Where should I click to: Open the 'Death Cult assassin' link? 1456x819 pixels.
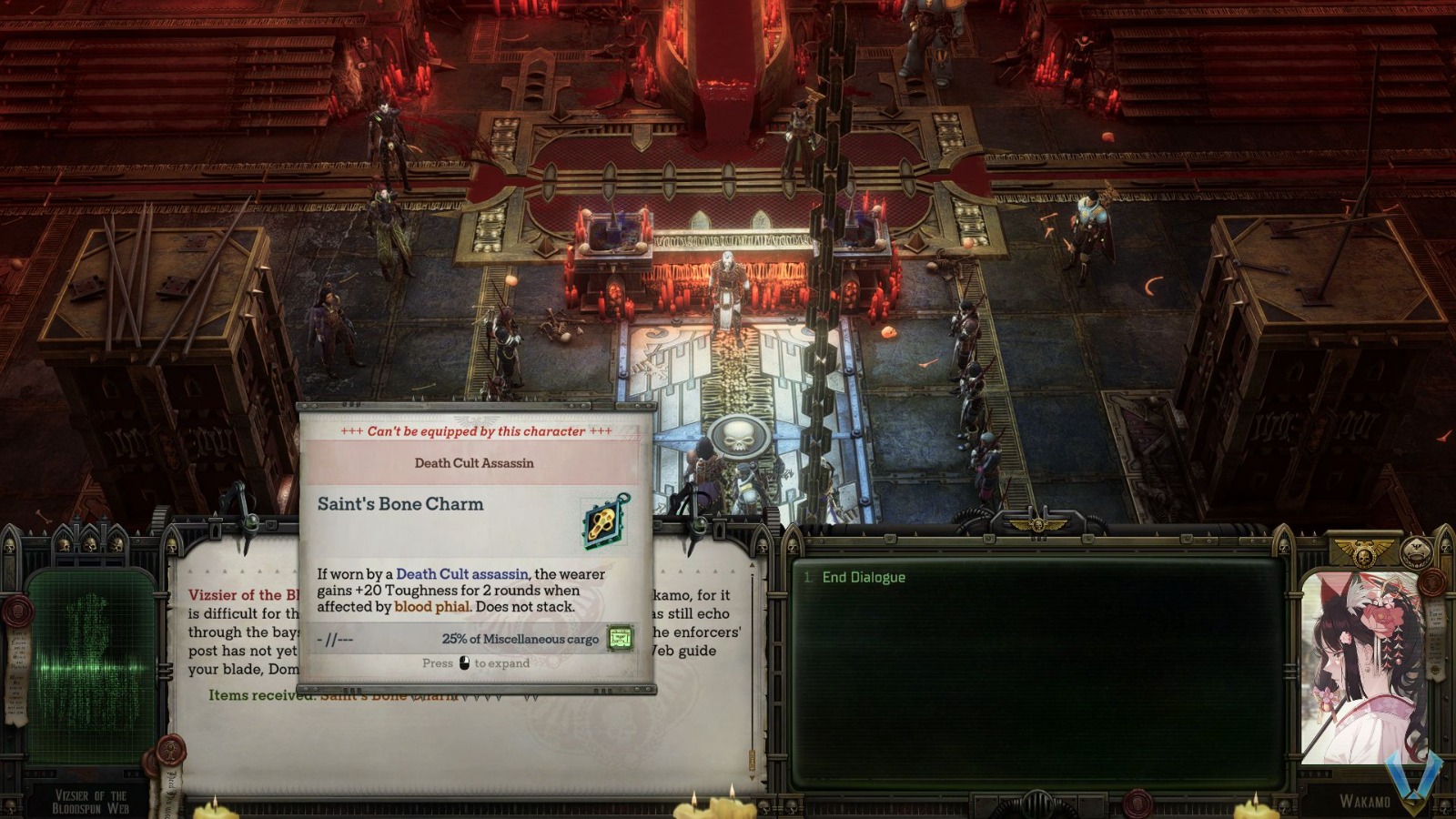pos(460,574)
